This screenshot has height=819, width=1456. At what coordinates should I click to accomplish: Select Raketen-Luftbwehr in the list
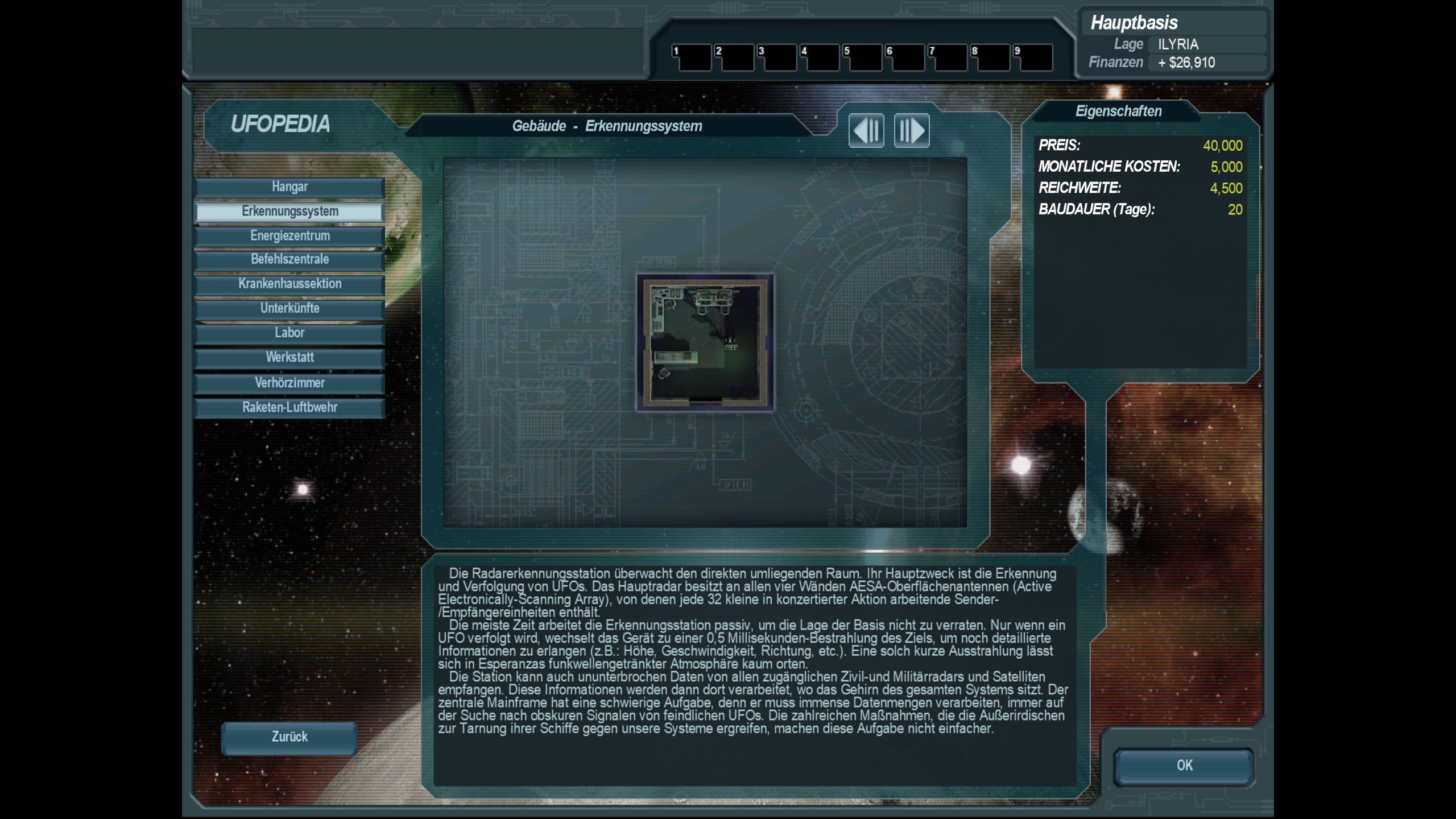289,408
